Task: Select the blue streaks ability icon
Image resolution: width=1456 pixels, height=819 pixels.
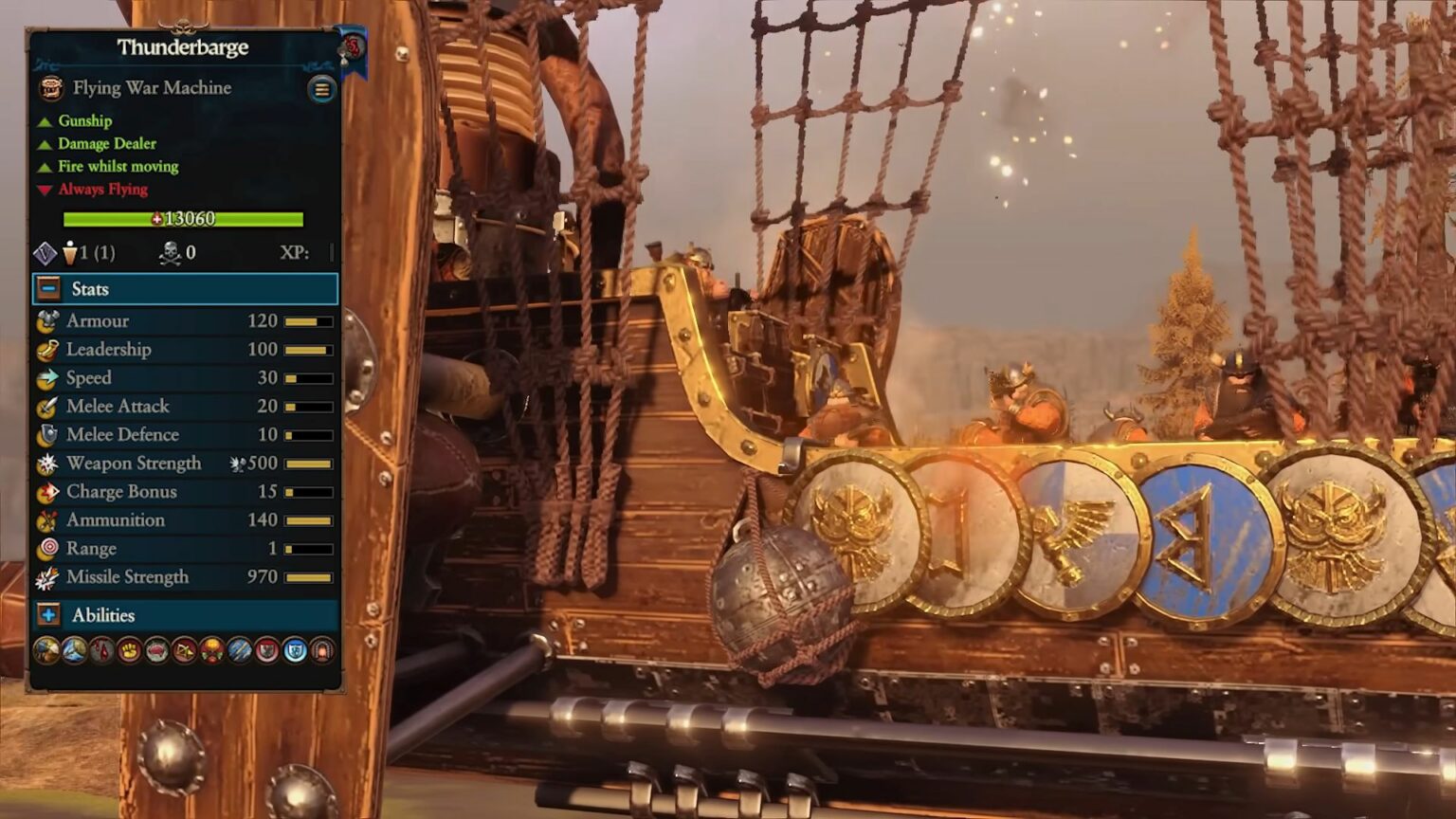Action: [240, 650]
